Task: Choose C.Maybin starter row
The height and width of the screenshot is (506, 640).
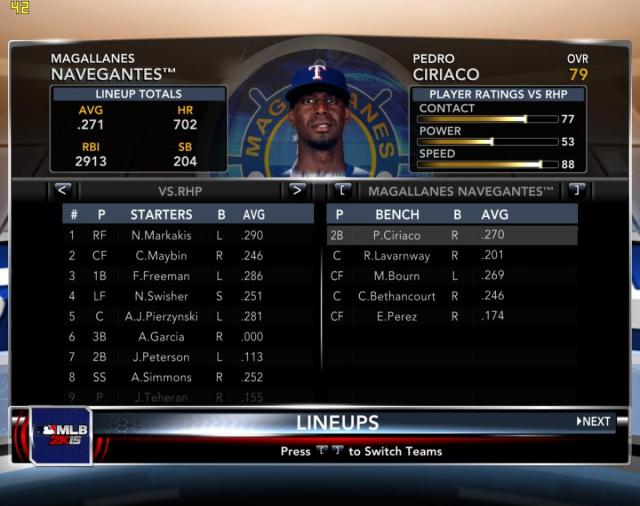Action: pyautogui.click(x=161, y=255)
